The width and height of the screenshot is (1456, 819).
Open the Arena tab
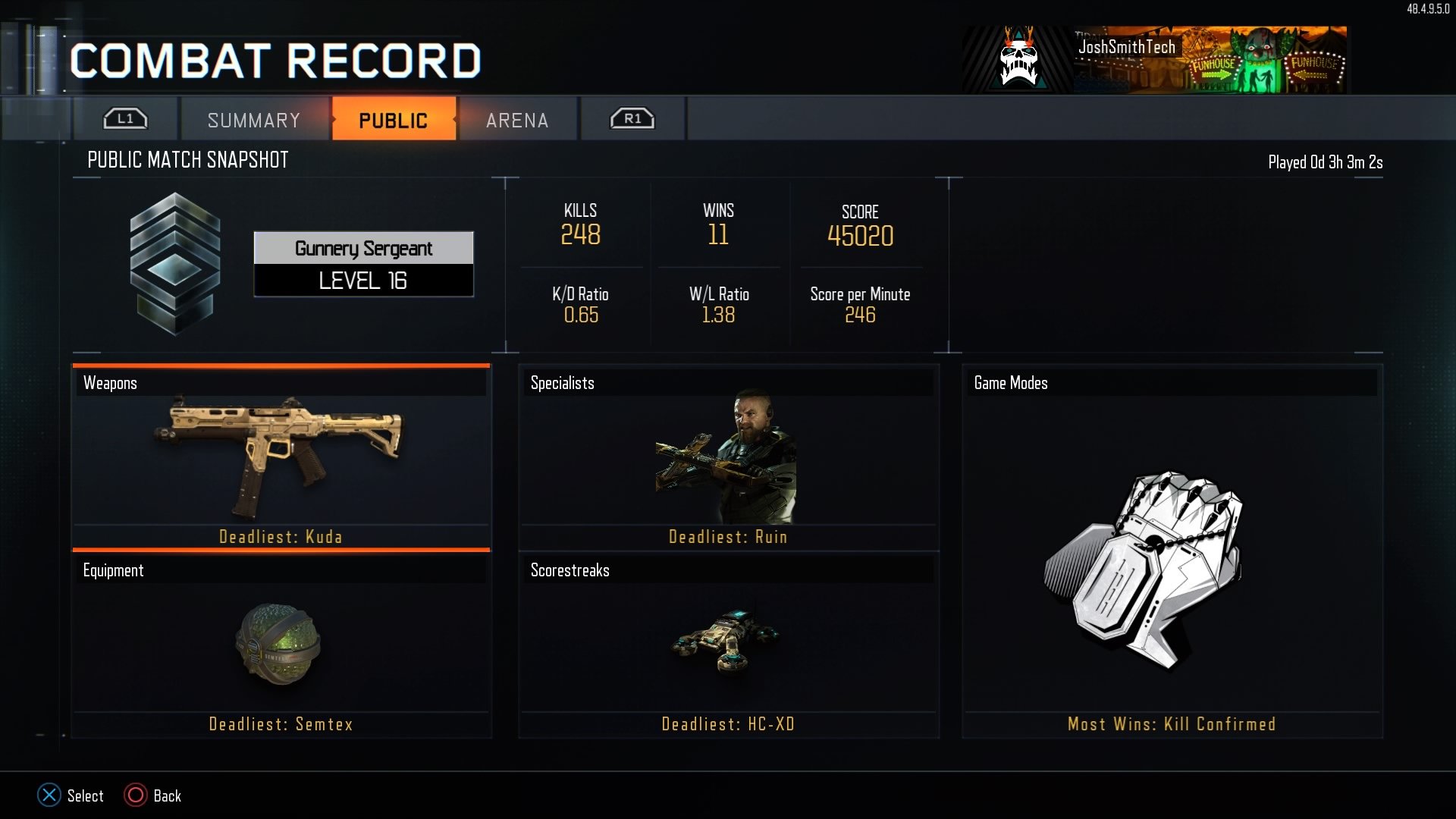516,119
